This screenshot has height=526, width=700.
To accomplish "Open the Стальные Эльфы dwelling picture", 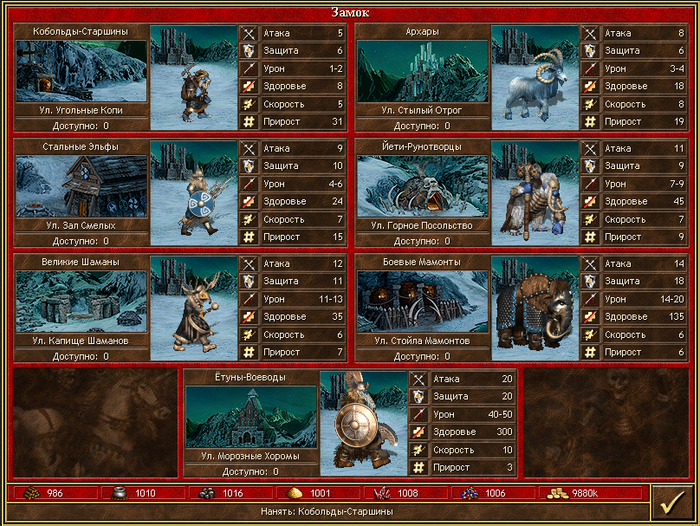I will 81,186.
